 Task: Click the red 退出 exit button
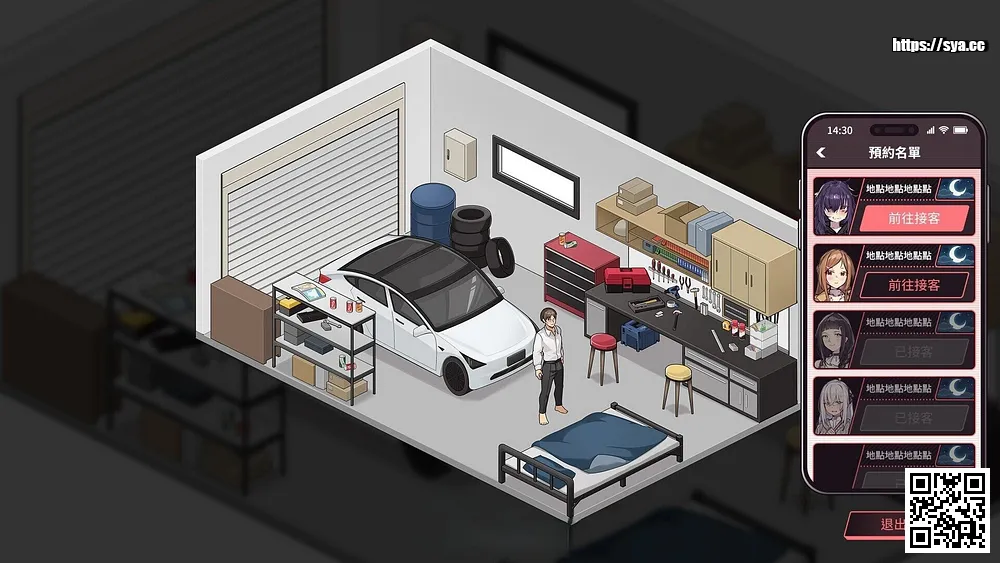[x=876, y=524]
